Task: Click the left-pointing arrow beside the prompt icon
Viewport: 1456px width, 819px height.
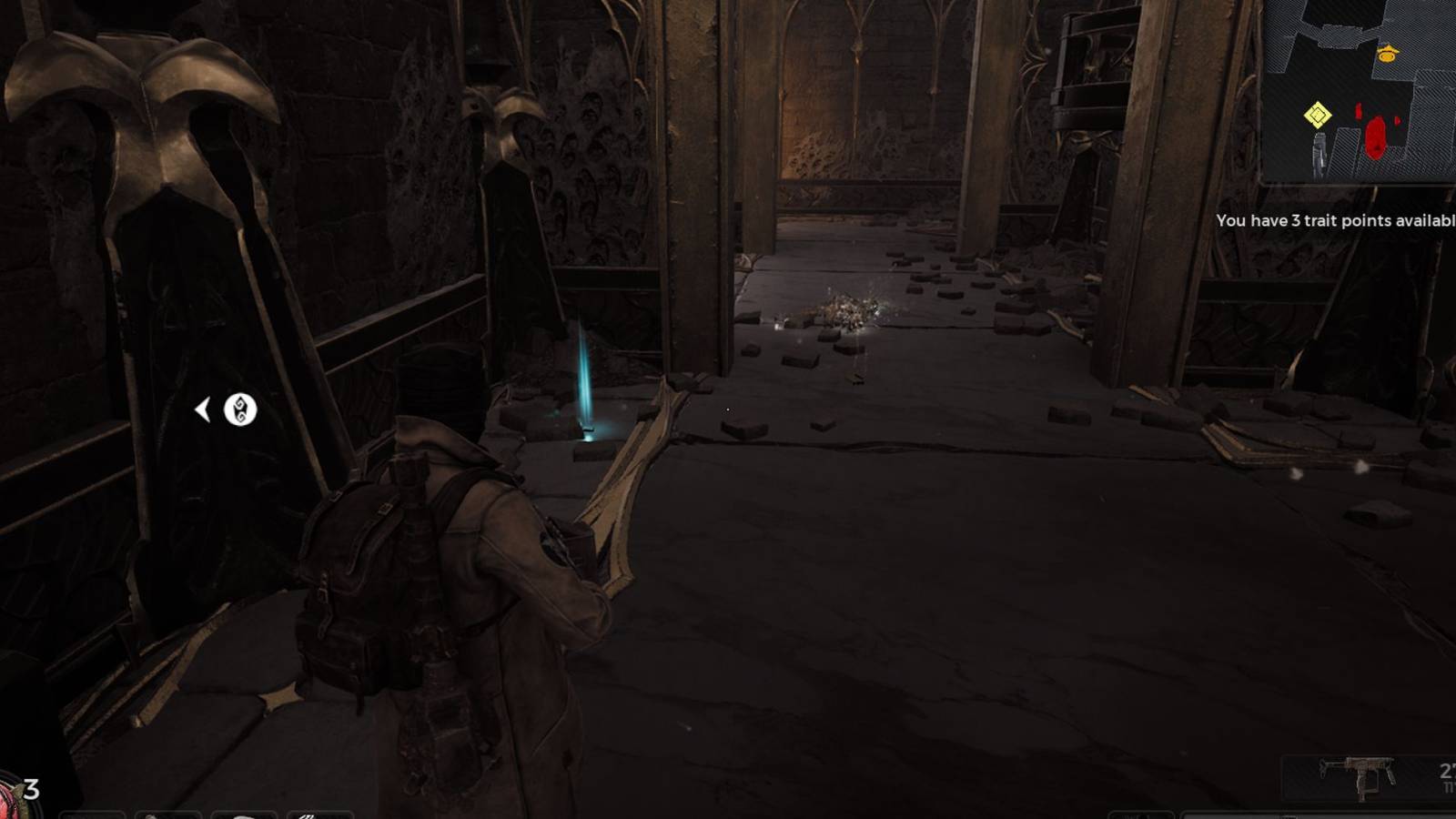Action: click(x=204, y=409)
